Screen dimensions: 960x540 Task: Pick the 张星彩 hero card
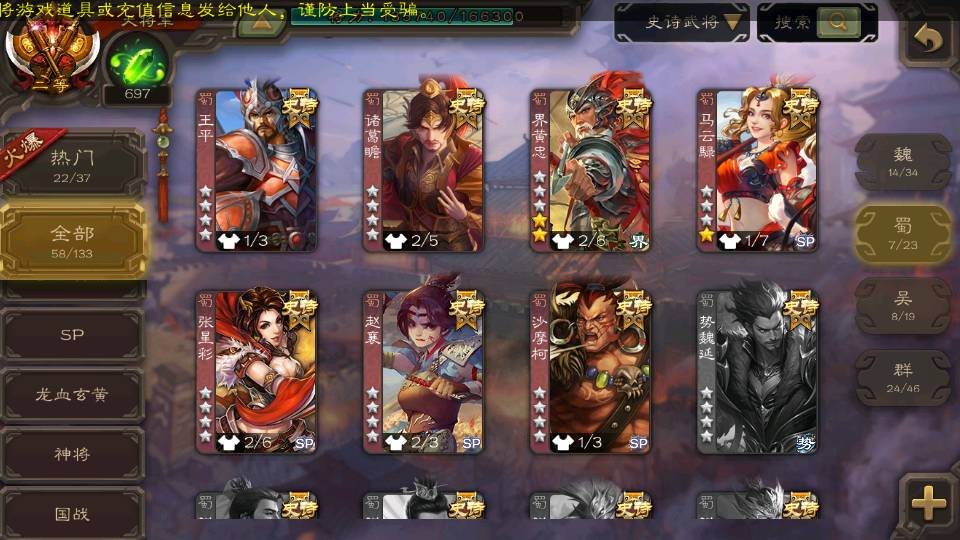[x=256, y=372]
